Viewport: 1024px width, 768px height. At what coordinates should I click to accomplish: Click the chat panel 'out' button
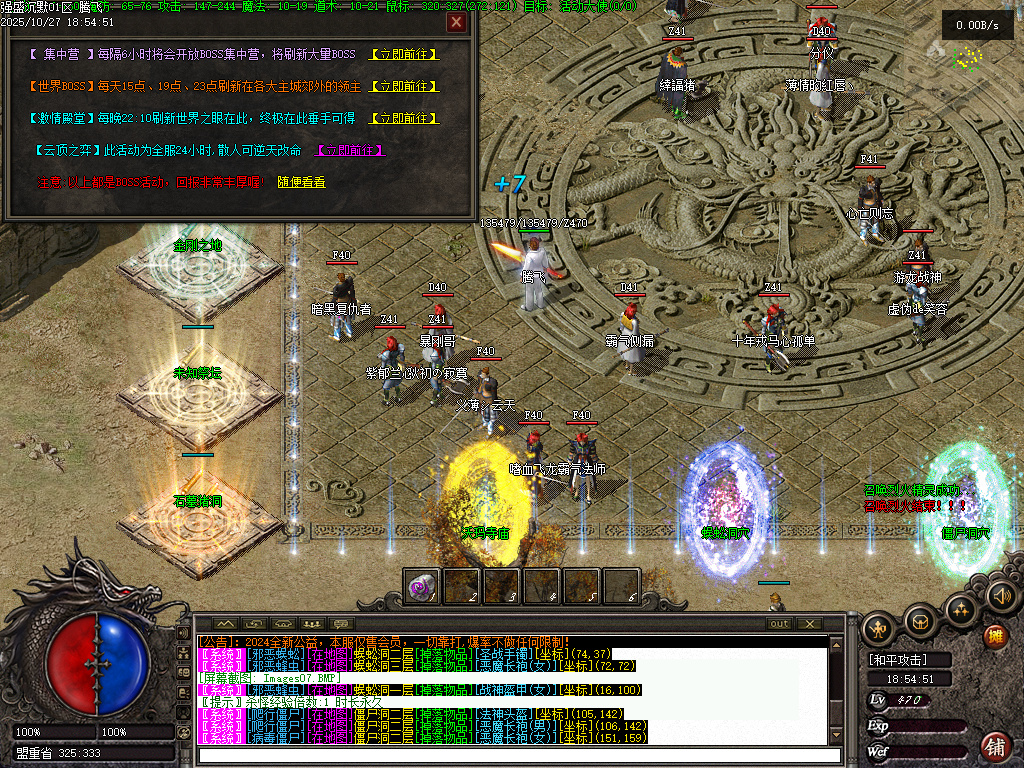(779, 624)
